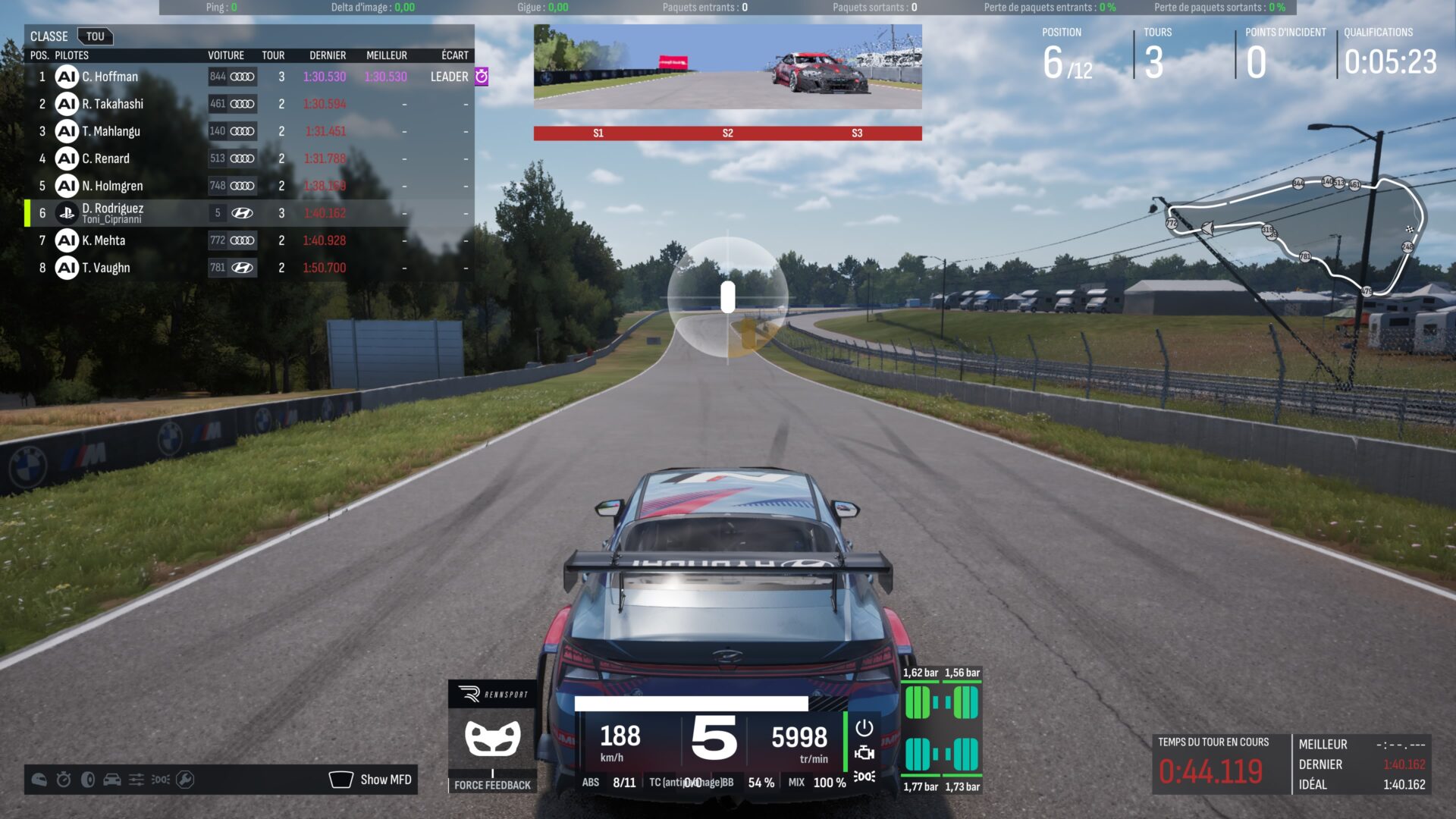
Task: Click the Show MFD button
Action: click(x=372, y=780)
